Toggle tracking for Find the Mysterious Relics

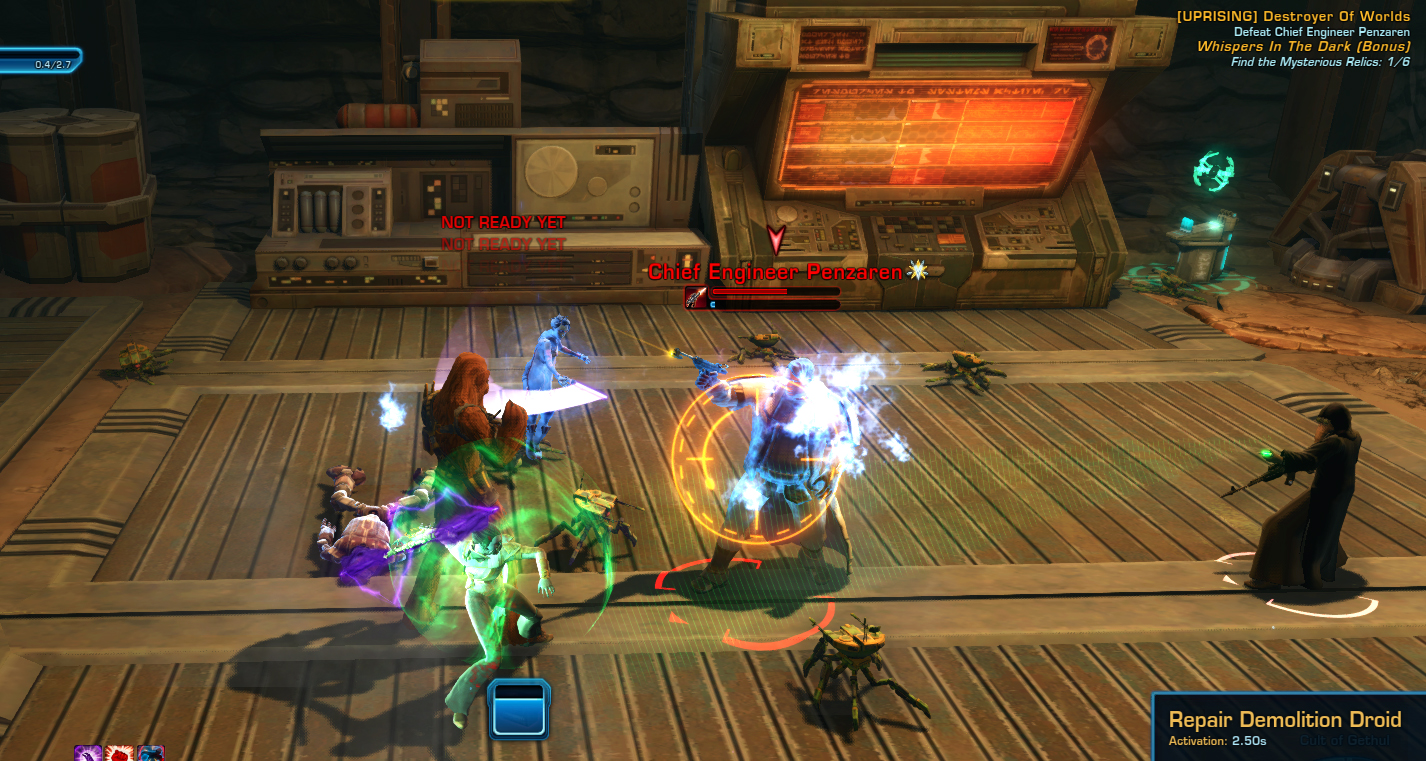[1321, 60]
